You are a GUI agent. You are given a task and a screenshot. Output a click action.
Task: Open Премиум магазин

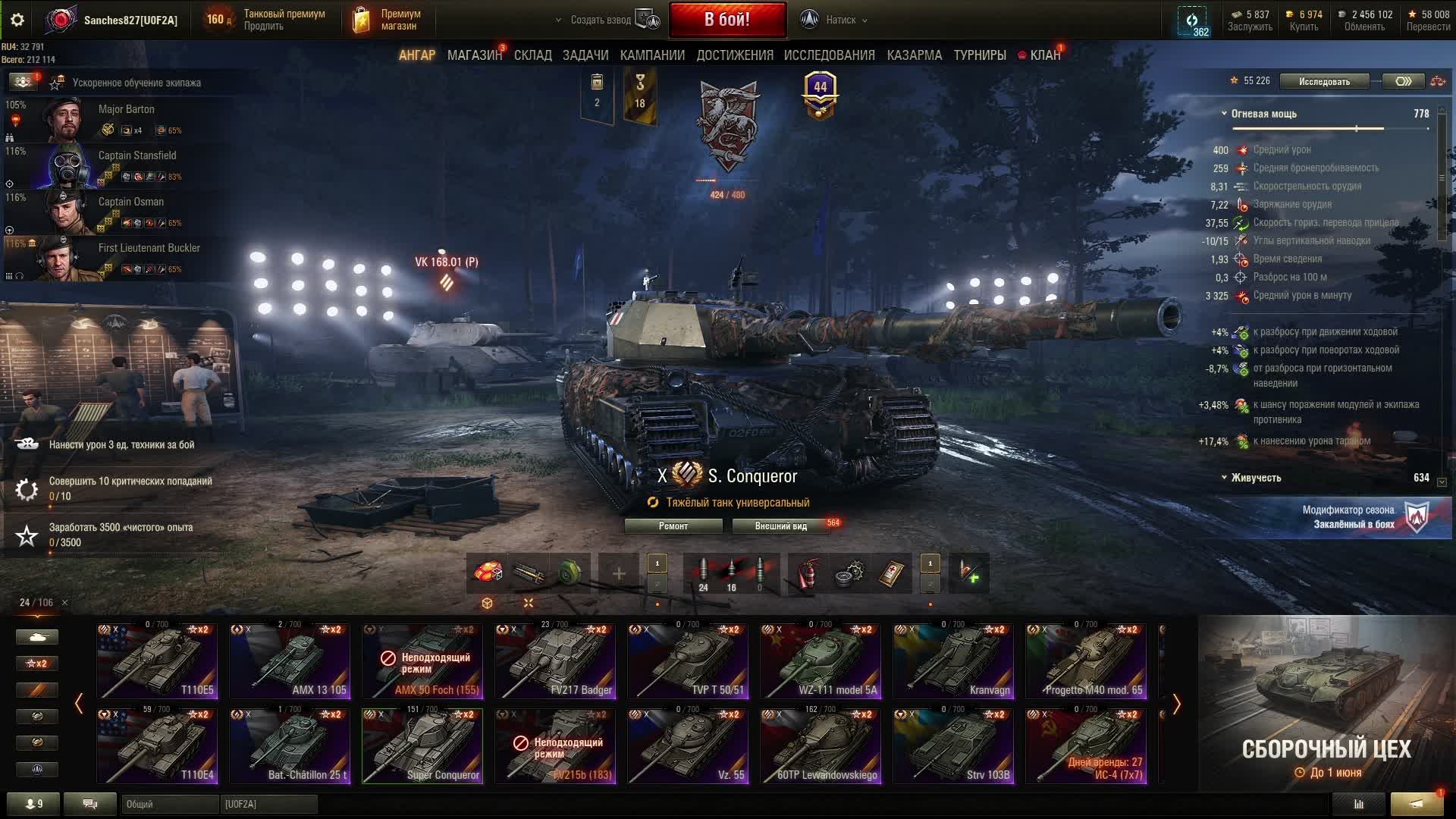click(387, 20)
